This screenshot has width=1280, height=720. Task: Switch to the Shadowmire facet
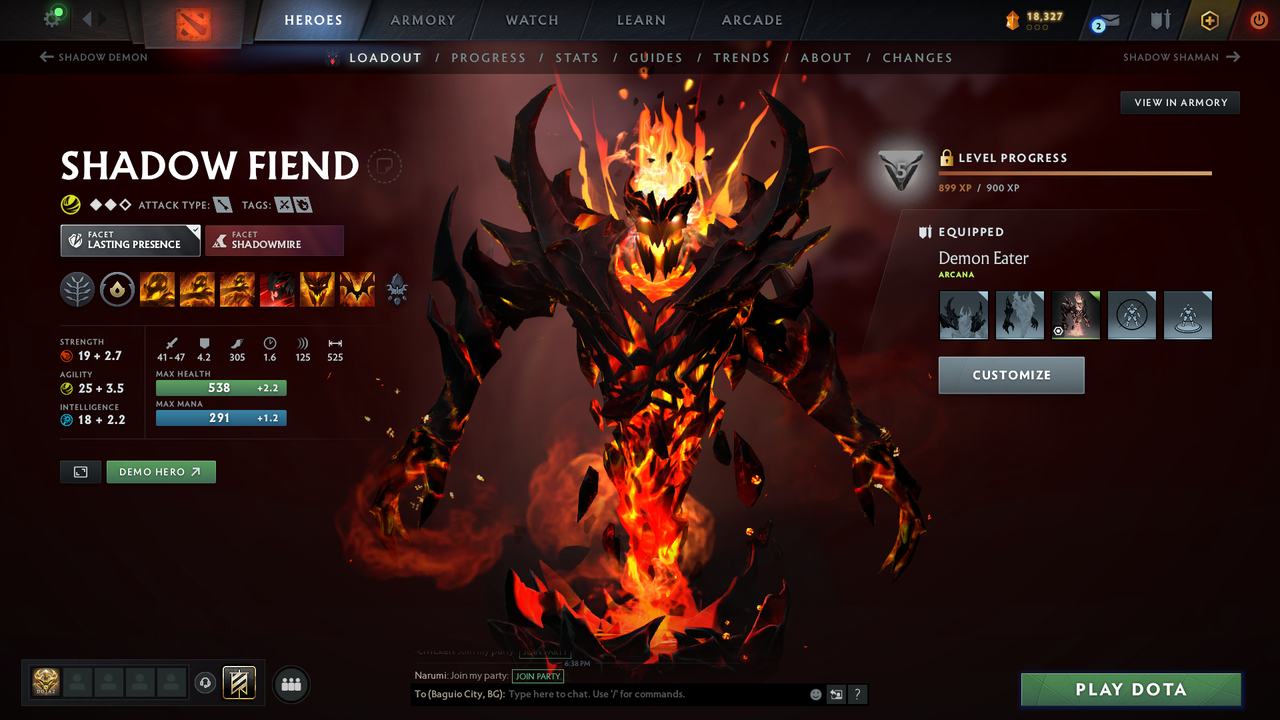[x=274, y=240]
